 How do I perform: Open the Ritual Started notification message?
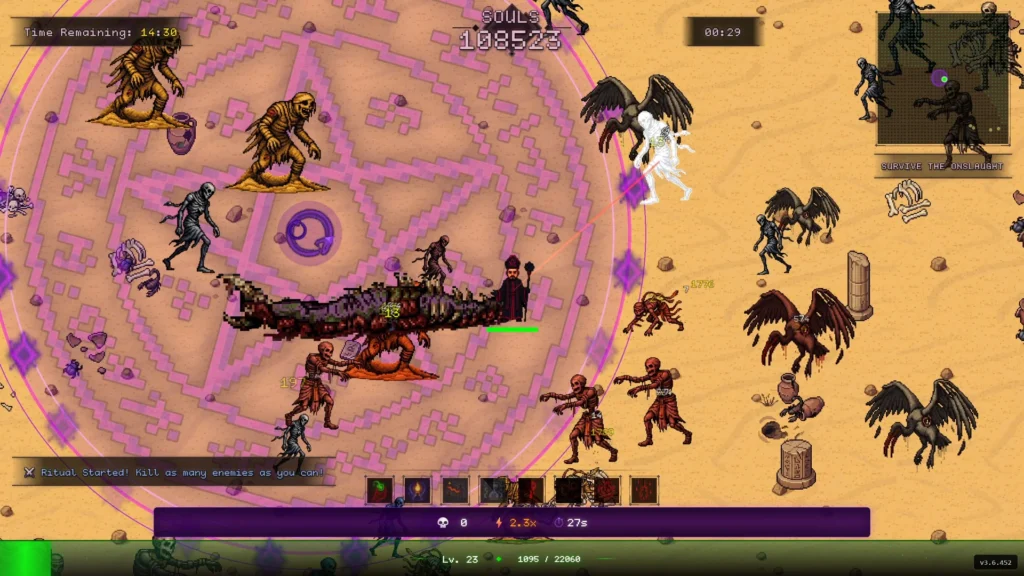point(175,472)
